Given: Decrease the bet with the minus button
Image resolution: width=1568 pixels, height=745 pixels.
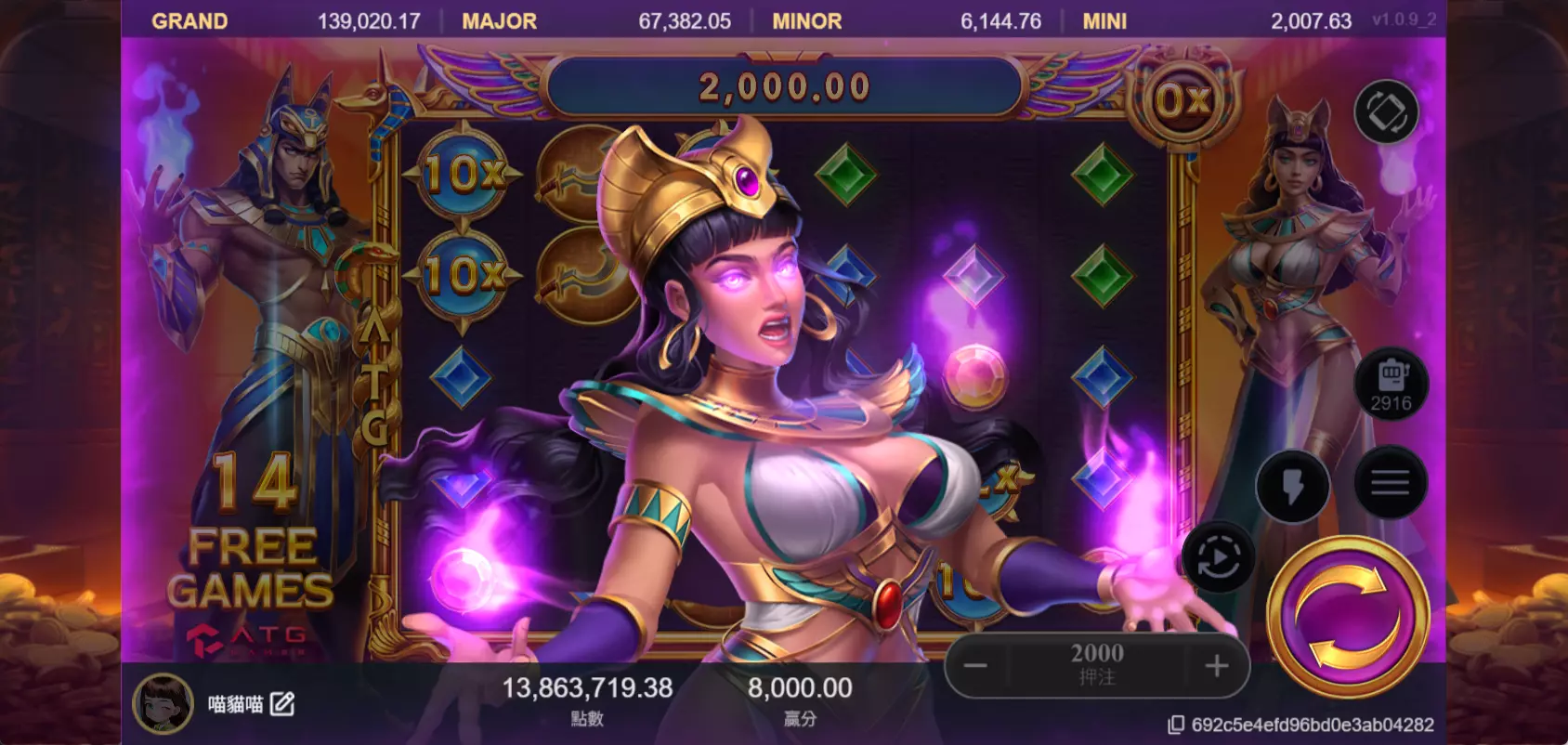Looking at the screenshot, I should coord(975,665).
